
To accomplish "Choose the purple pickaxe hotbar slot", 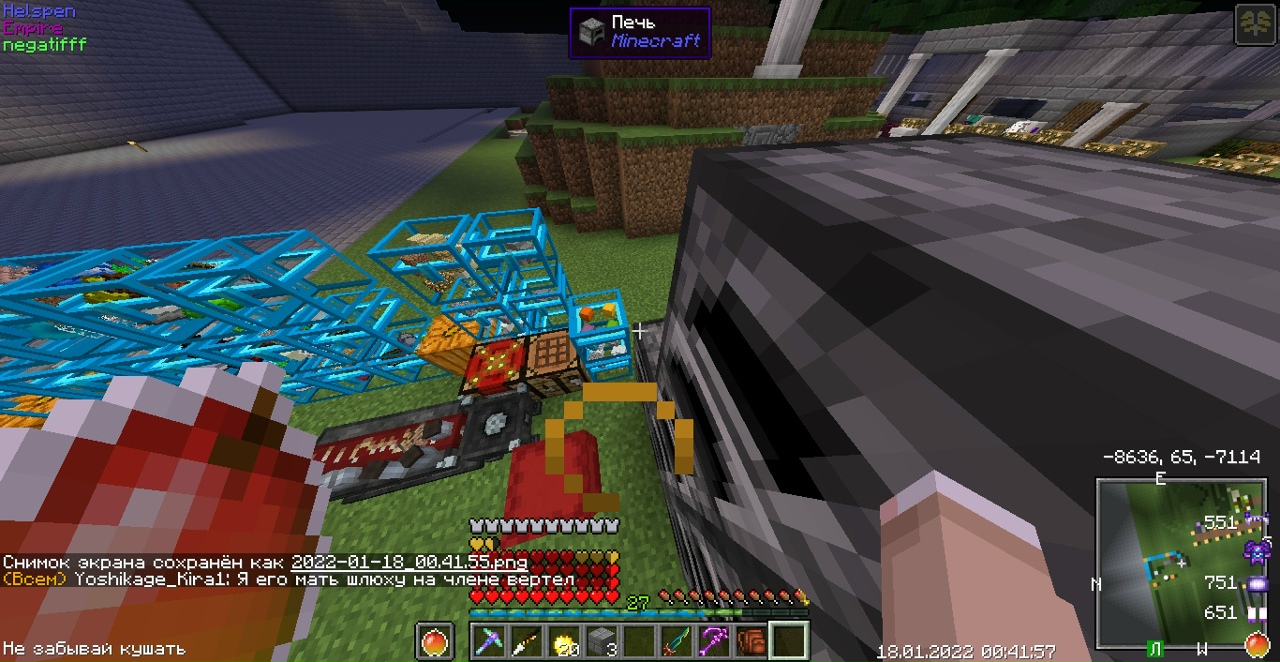I will 714,641.
